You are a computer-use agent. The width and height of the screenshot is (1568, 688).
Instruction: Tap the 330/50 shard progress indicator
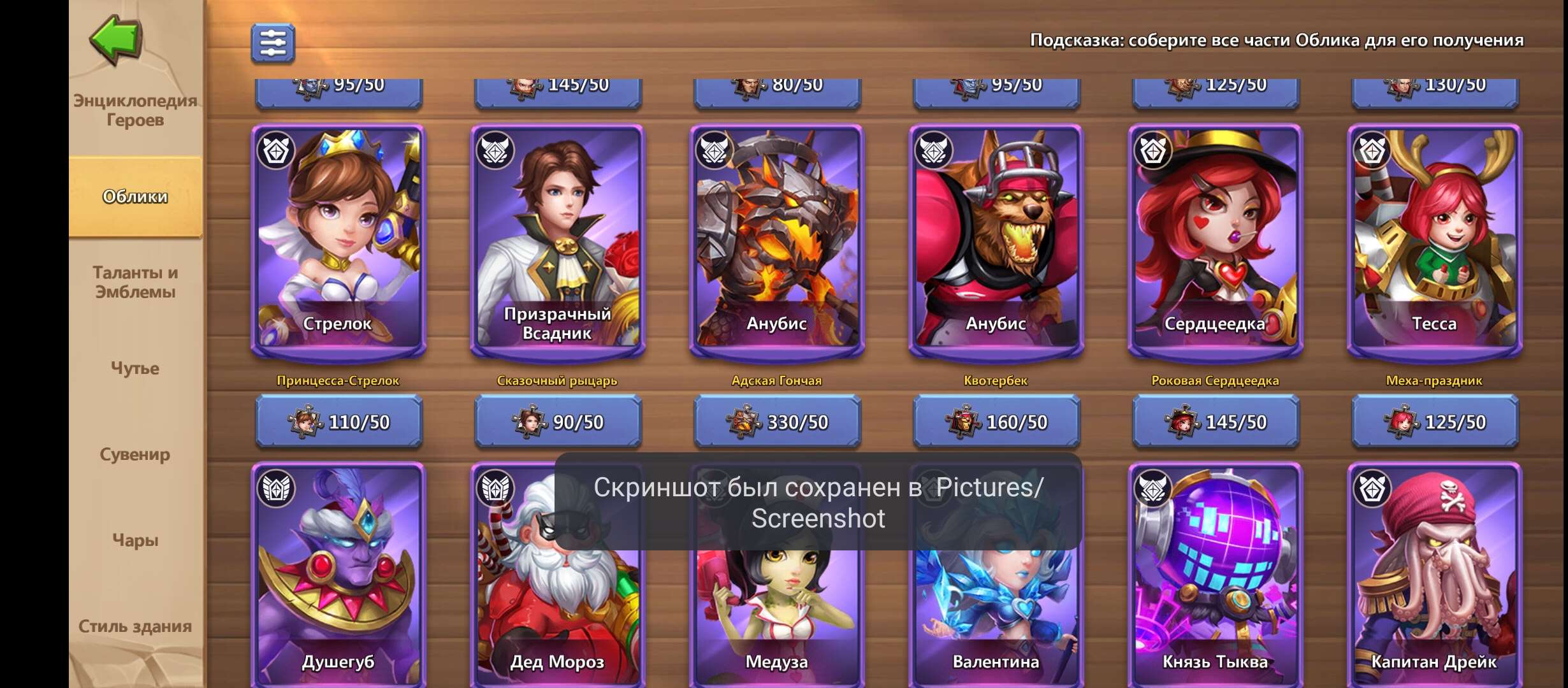(x=778, y=422)
